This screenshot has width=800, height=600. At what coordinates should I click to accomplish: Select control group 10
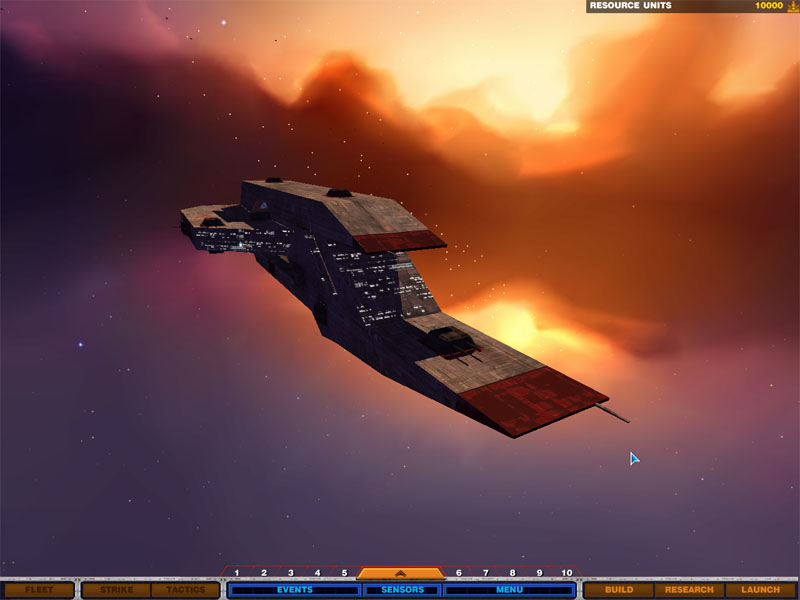(567, 573)
